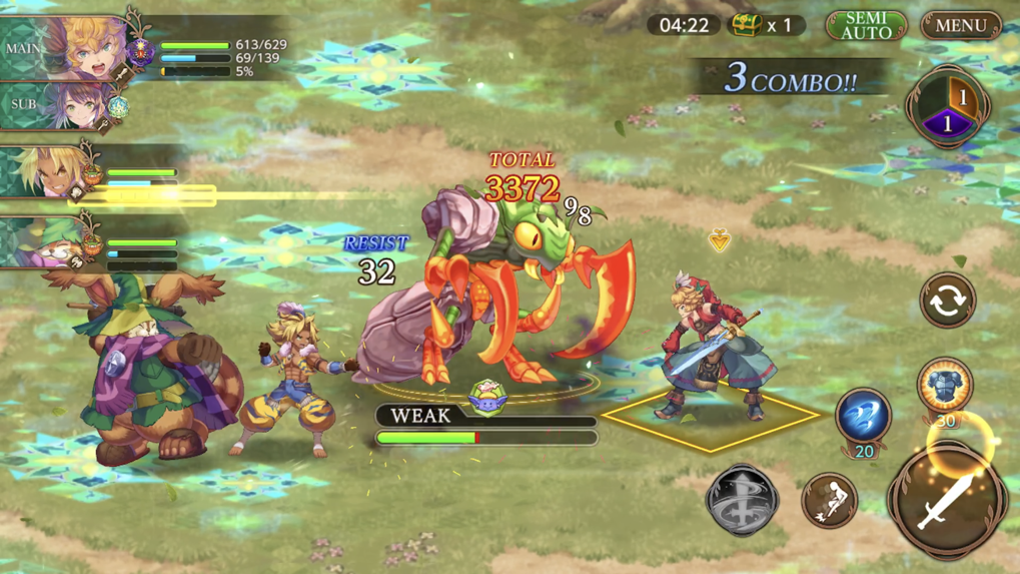1020x574 pixels.
Task: Toggle the SEMI AUTO battle mode
Action: 866,26
